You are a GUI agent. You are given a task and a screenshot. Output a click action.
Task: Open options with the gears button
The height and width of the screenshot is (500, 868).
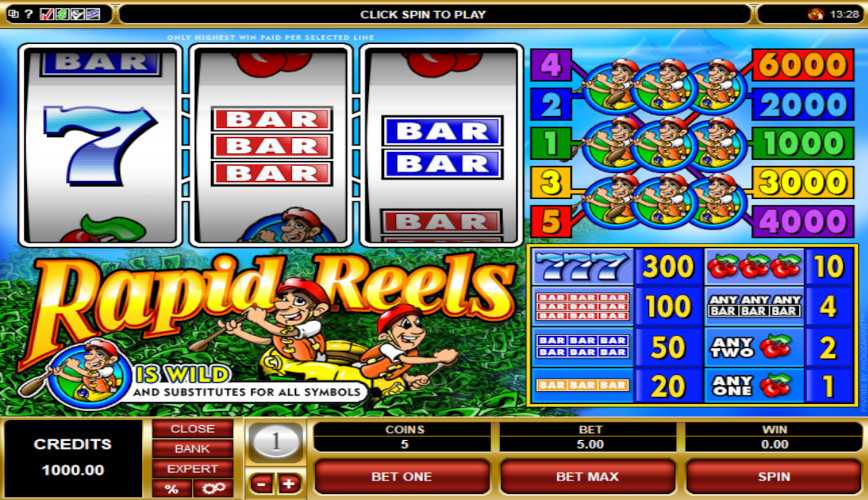tap(211, 488)
